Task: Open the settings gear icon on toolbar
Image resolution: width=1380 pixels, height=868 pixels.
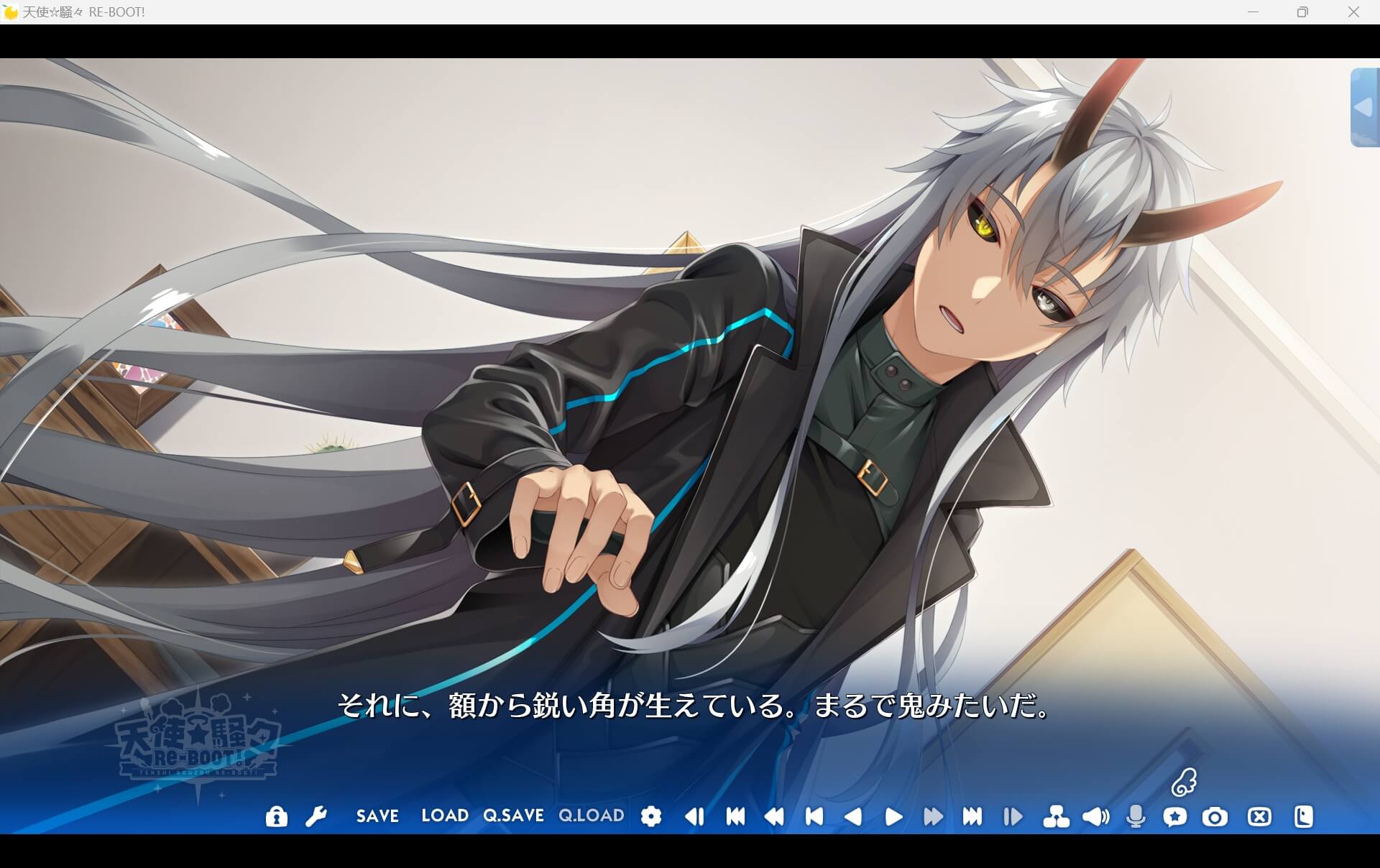Action: pyautogui.click(x=650, y=816)
